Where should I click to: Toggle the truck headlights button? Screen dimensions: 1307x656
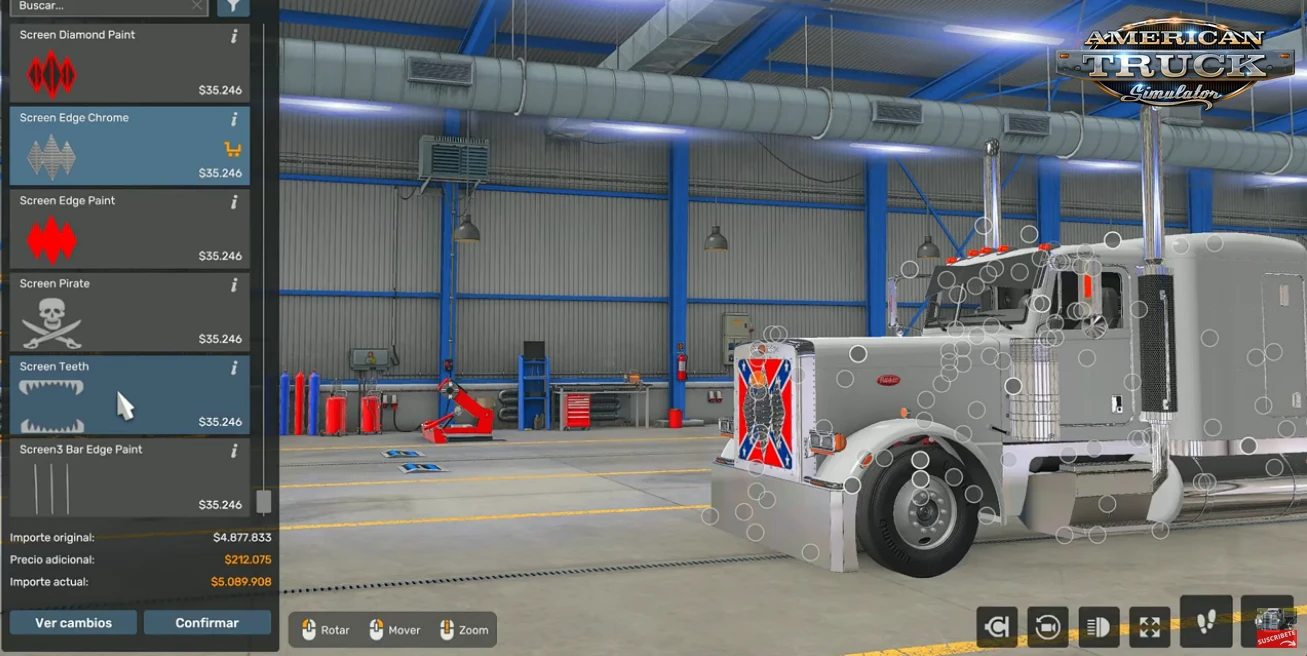point(1099,627)
